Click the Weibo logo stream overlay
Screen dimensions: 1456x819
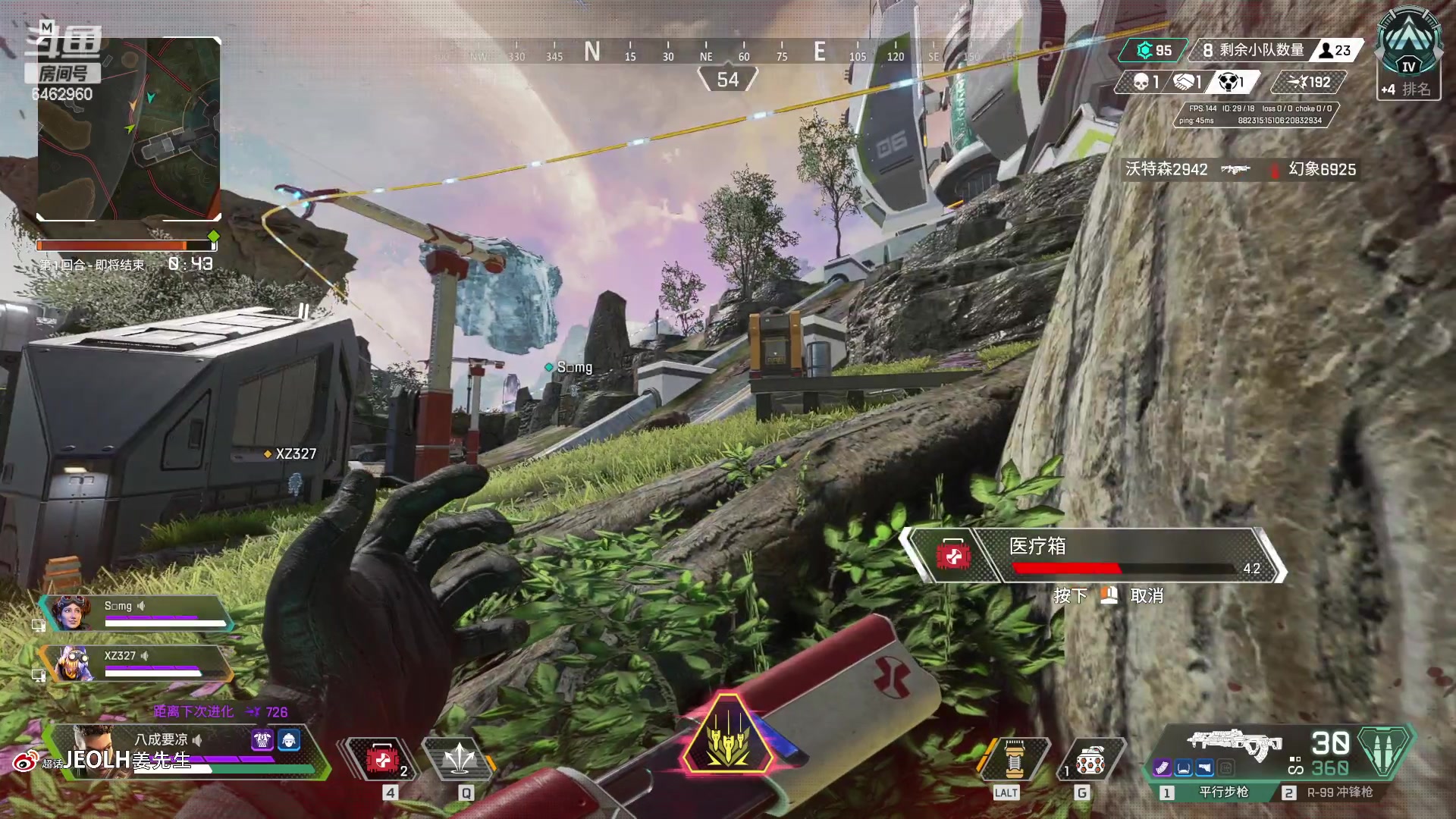[x=25, y=761]
